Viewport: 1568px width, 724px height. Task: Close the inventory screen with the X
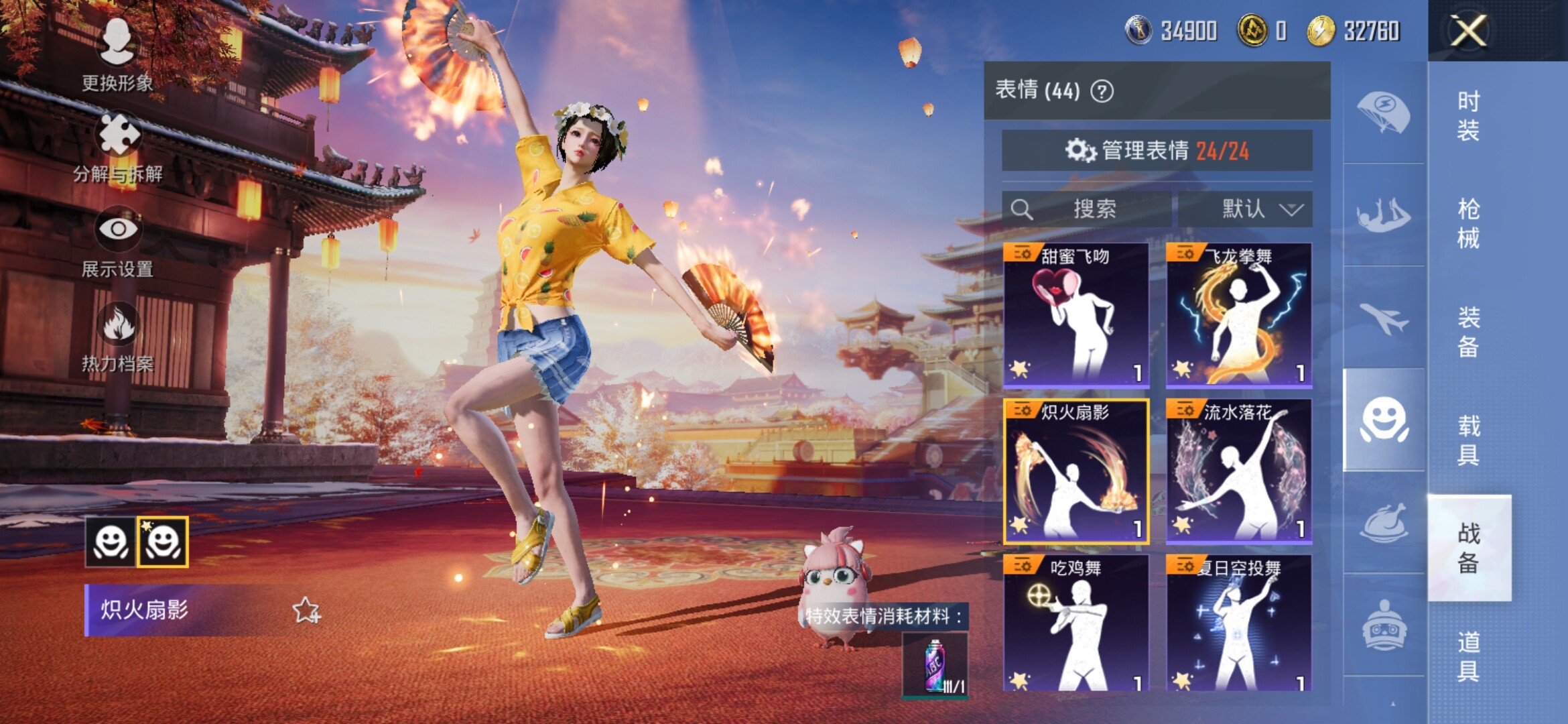pyautogui.click(x=1468, y=31)
